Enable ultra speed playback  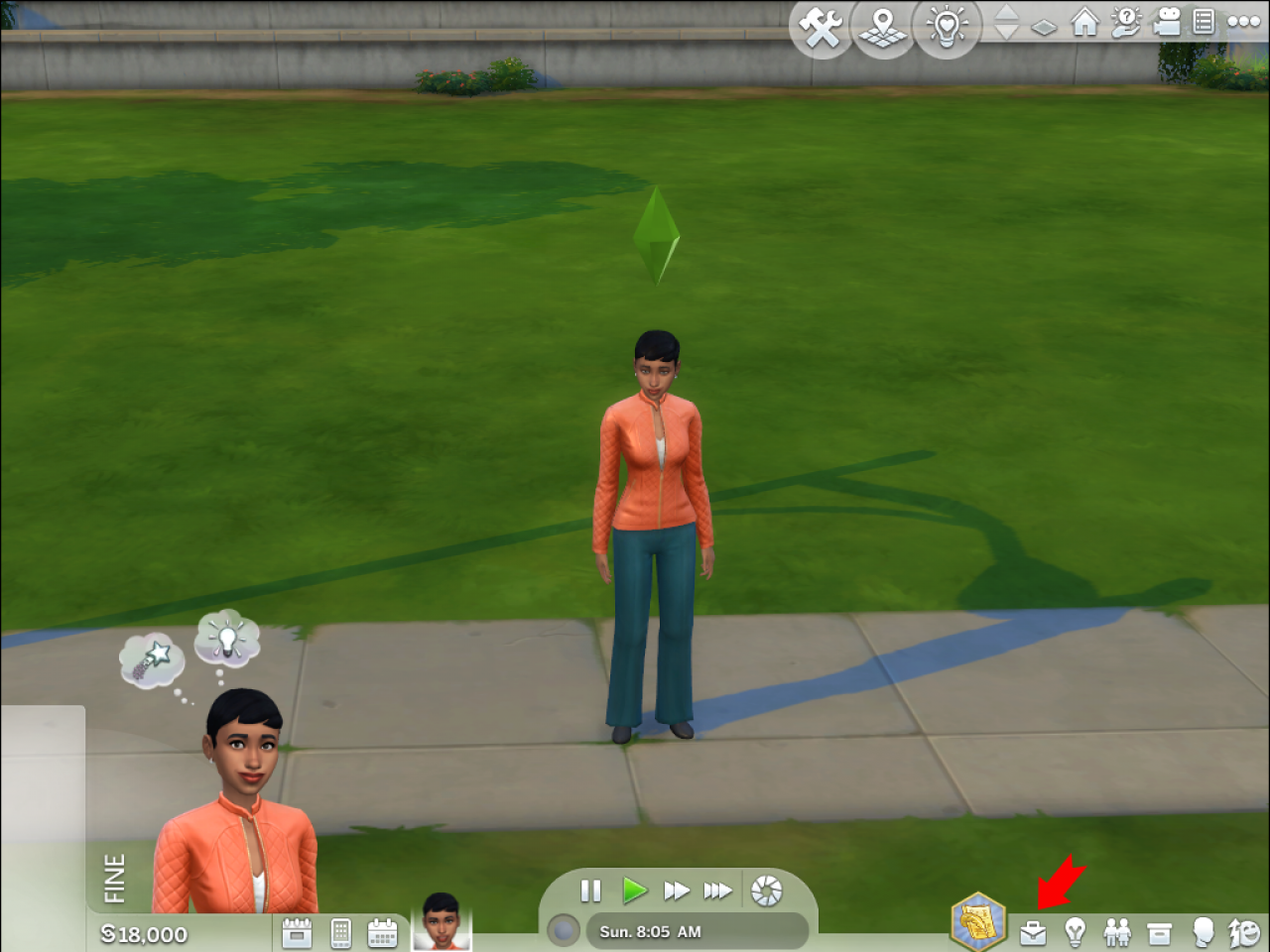tap(717, 891)
